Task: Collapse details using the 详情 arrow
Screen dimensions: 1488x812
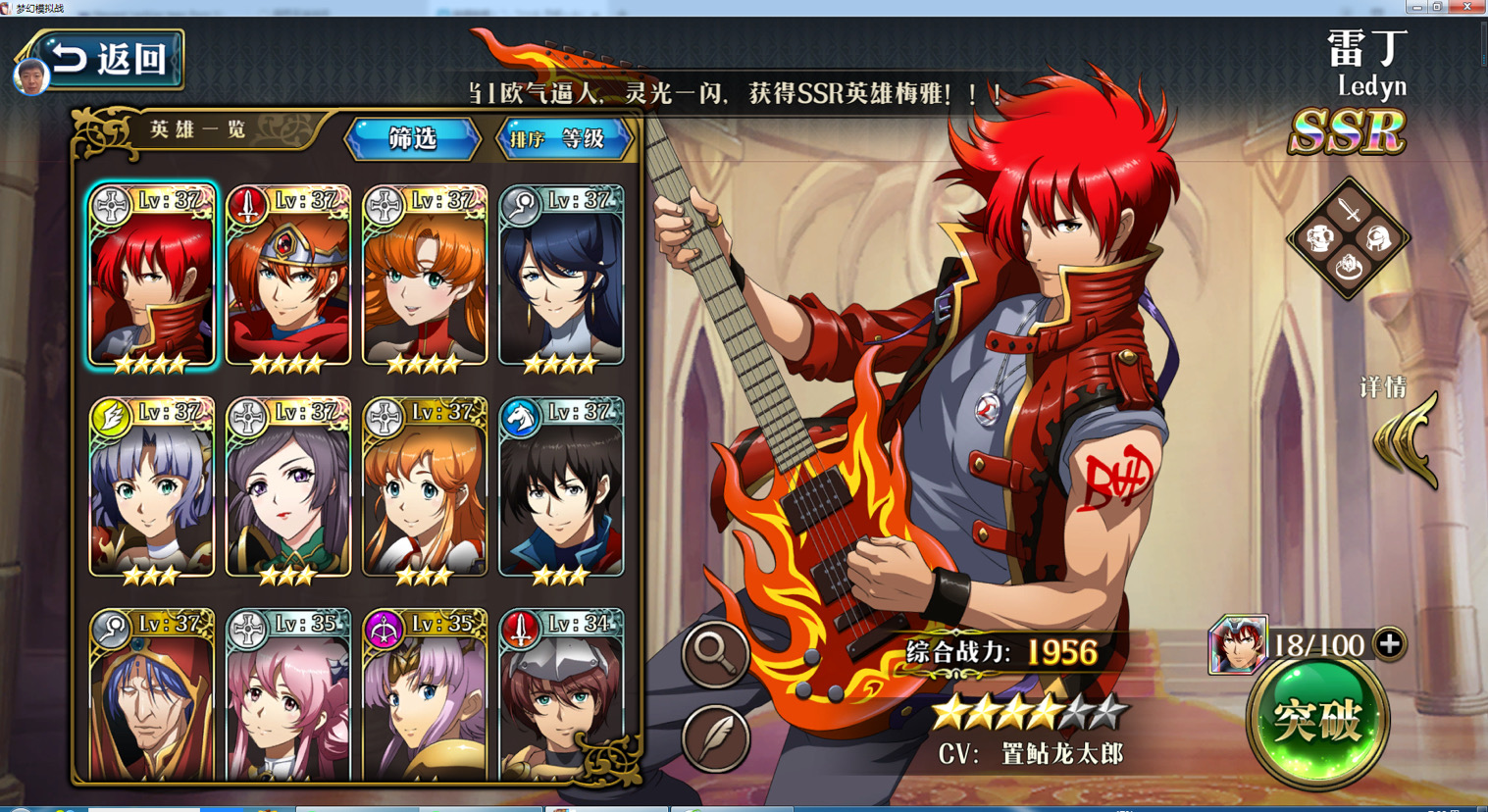Action: click(x=1403, y=427)
